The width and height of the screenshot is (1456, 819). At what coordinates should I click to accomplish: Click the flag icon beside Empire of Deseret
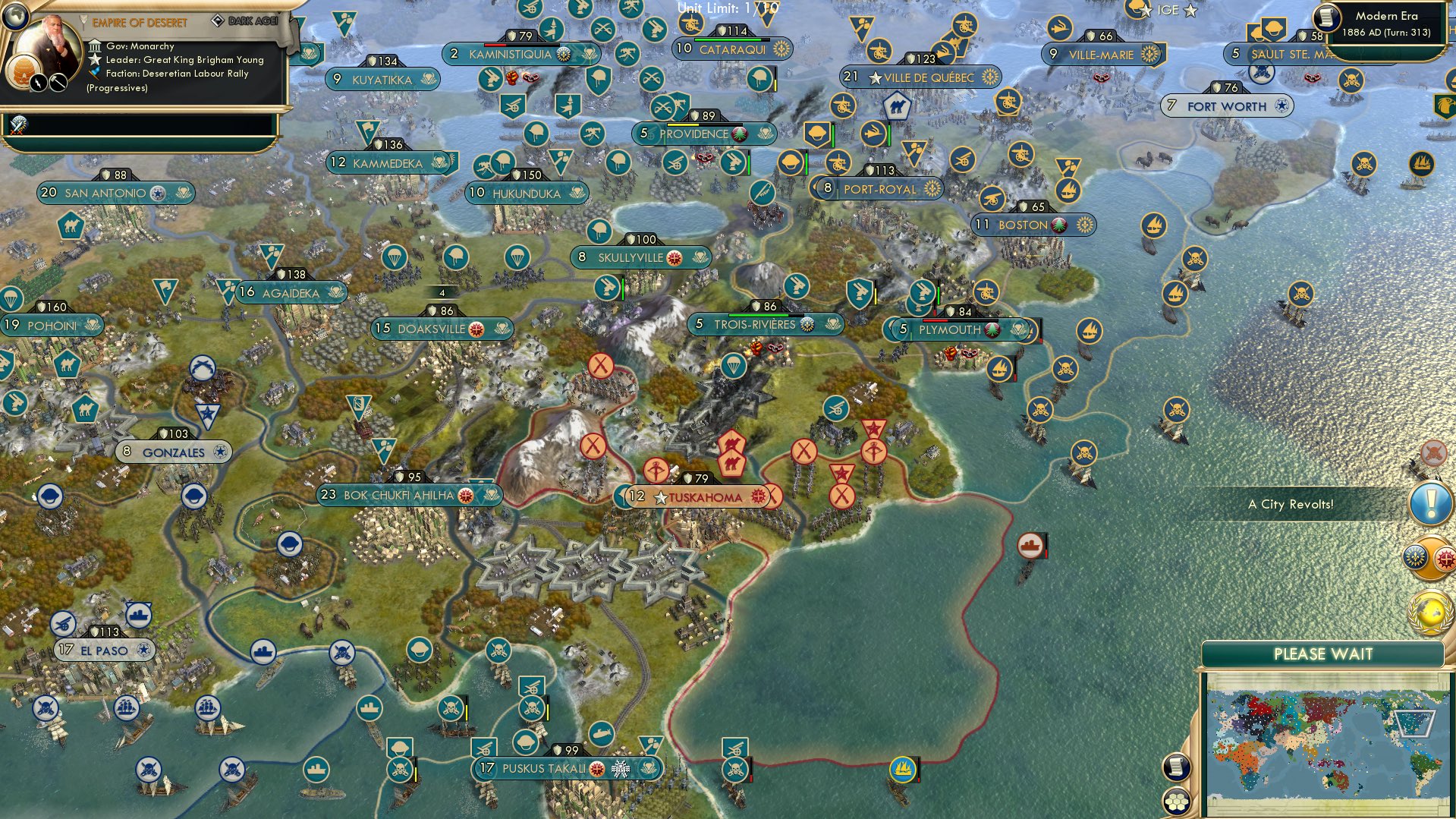click(83, 22)
